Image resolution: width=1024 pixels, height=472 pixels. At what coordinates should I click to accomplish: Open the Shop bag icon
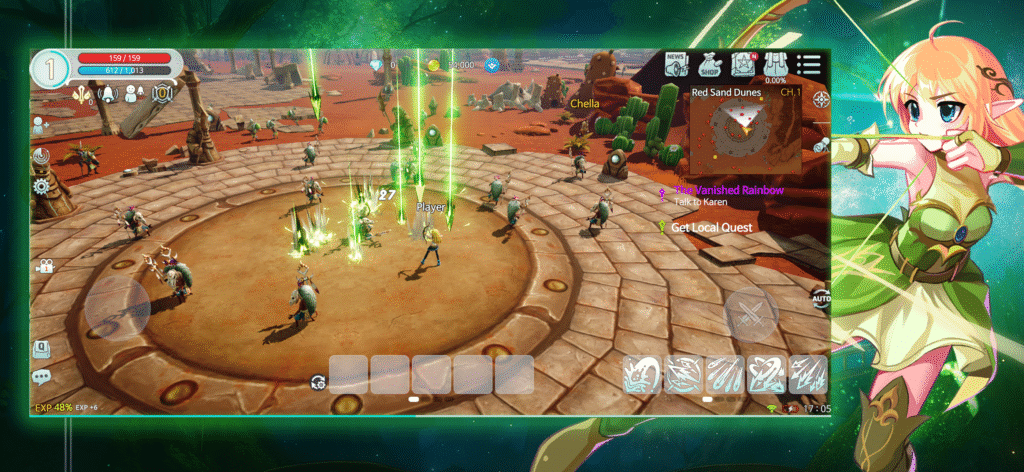[x=709, y=65]
